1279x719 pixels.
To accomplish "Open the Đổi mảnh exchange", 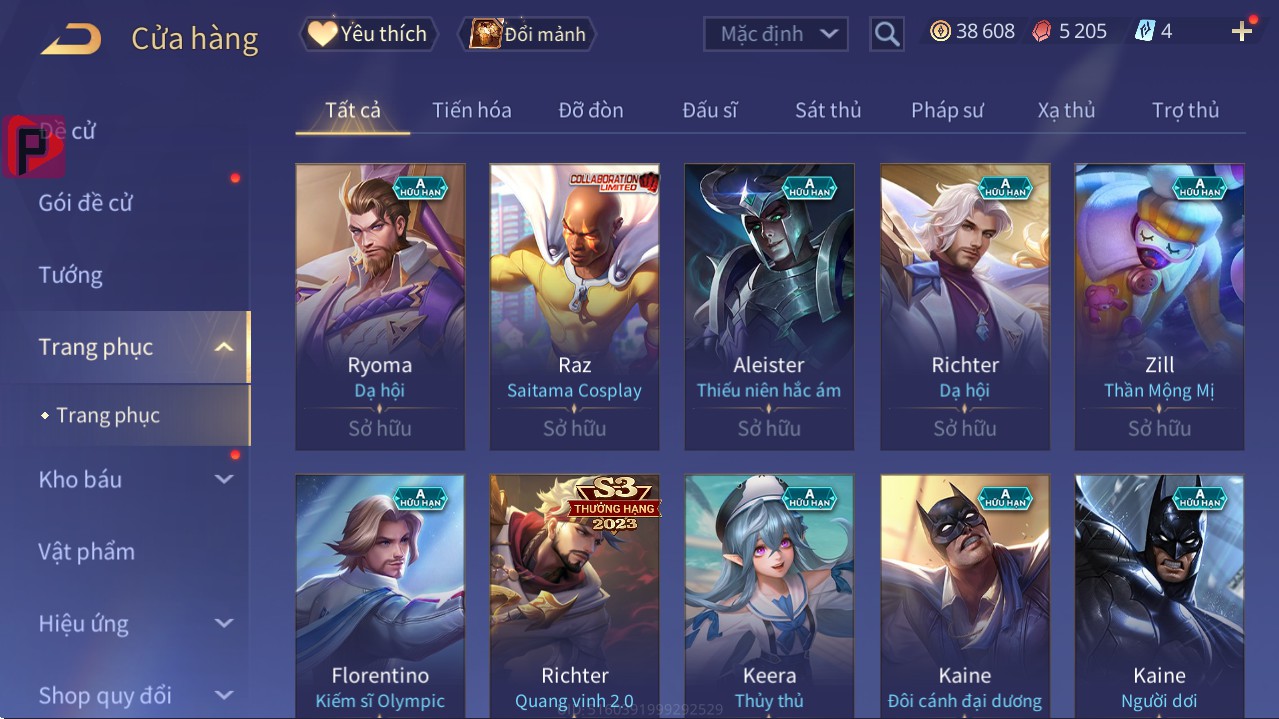I will pos(527,34).
